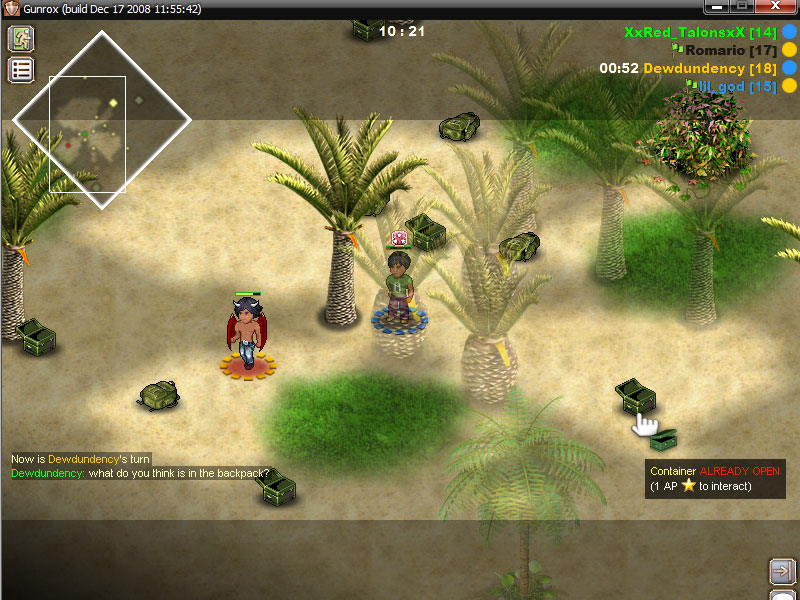
Task: Open the list menu button
Action: (x=21, y=70)
